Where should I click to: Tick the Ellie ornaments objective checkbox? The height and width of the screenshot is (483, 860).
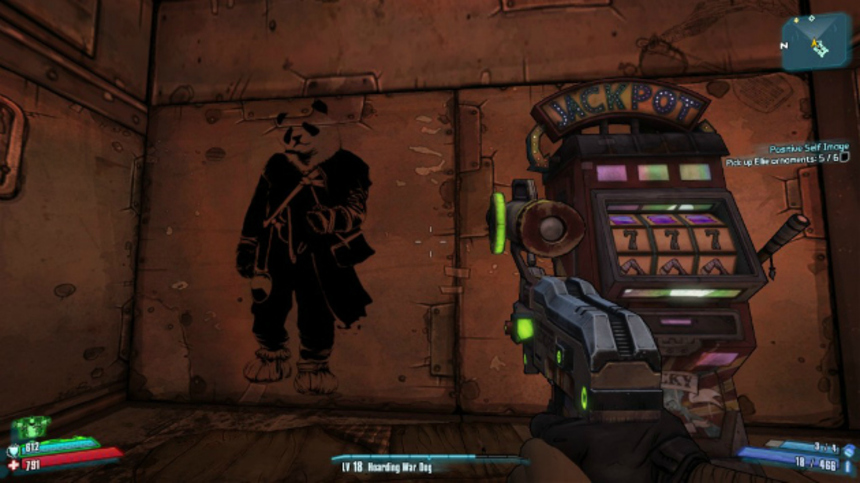tap(844, 157)
